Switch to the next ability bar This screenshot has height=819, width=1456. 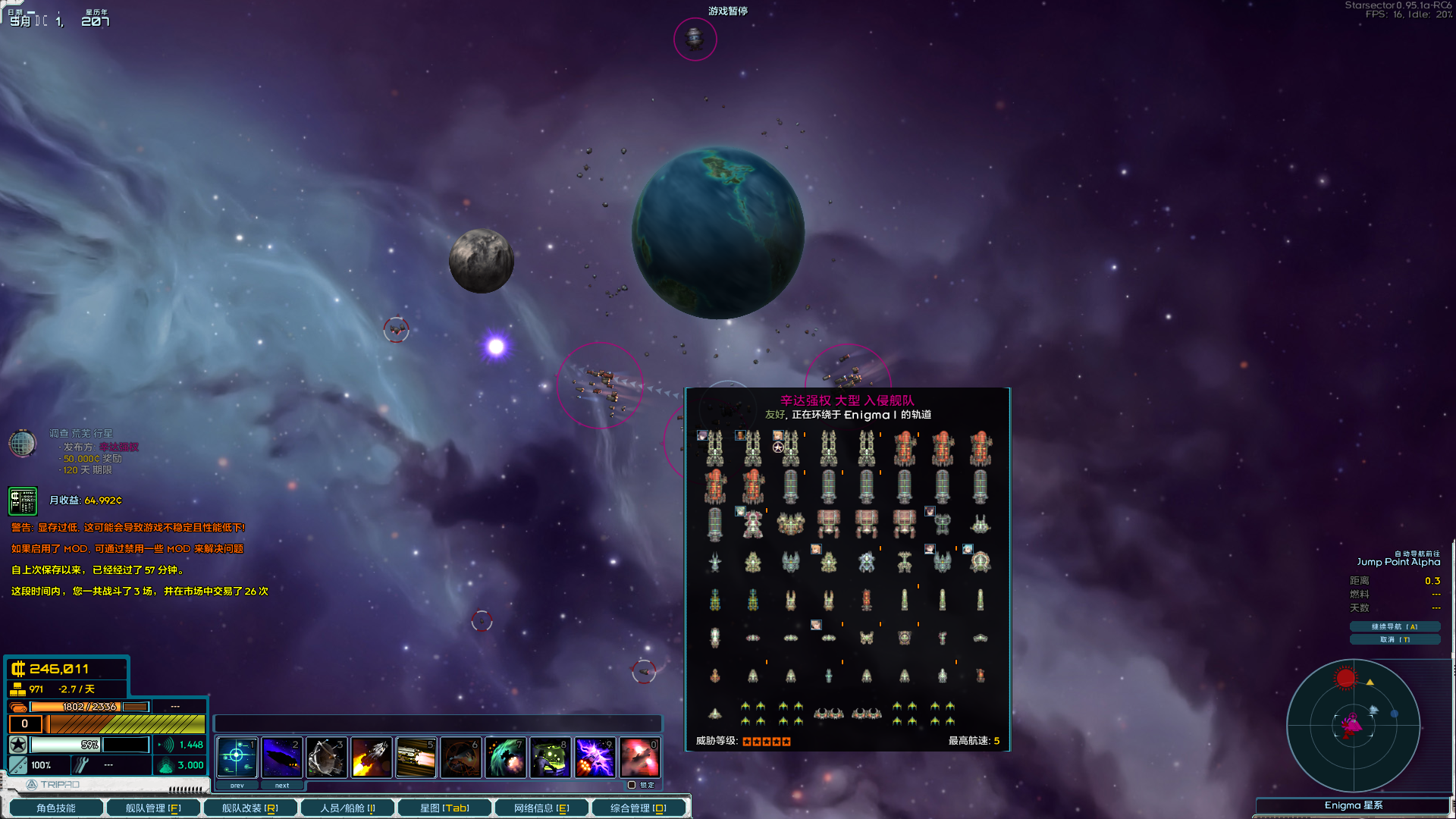pos(281,786)
